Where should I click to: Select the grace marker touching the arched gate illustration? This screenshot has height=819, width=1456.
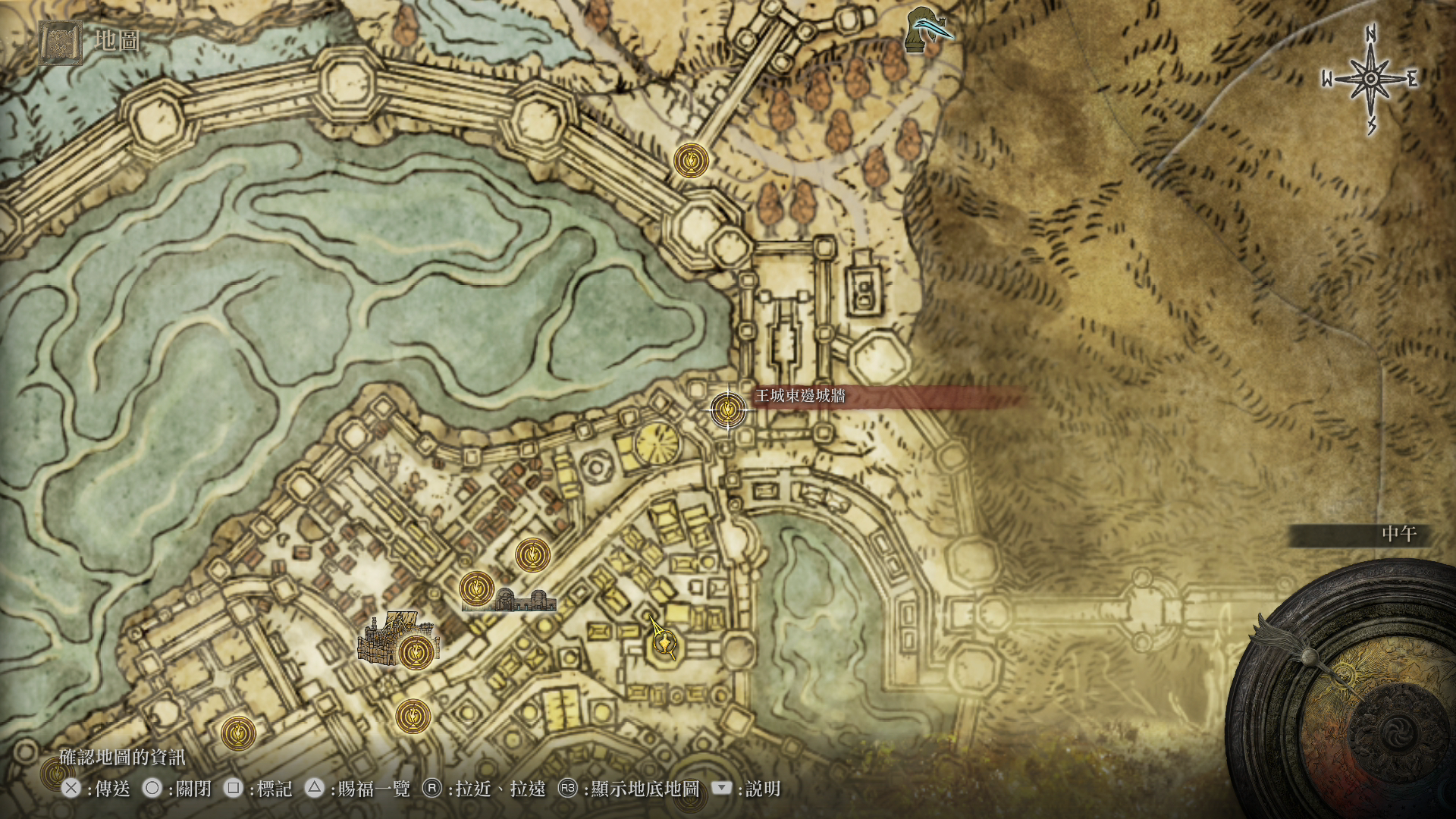point(477,588)
